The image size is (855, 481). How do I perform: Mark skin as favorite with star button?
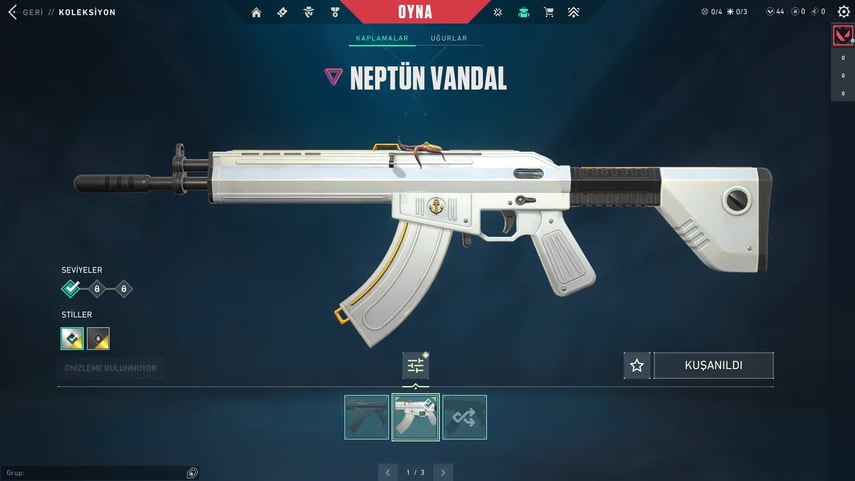pos(636,366)
